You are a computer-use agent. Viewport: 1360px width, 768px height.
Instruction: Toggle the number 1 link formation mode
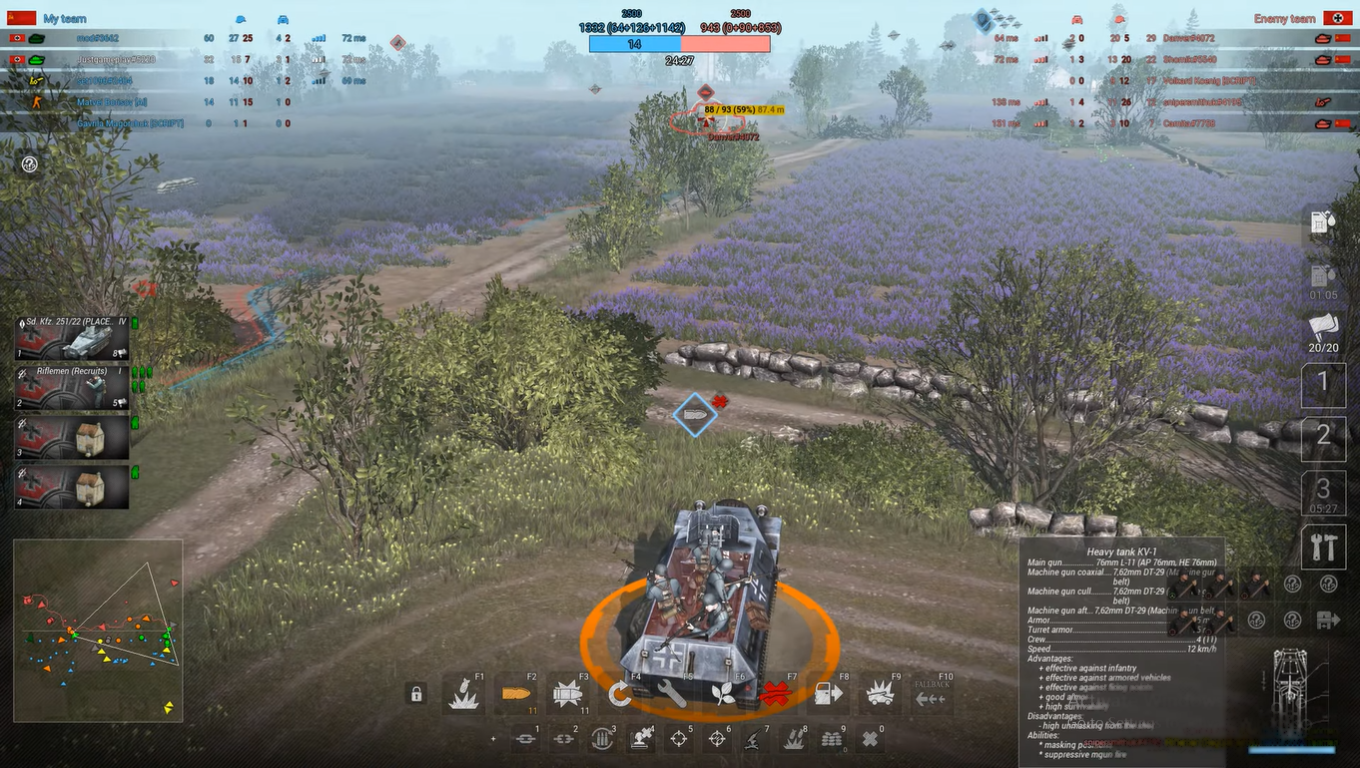(x=527, y=737)
